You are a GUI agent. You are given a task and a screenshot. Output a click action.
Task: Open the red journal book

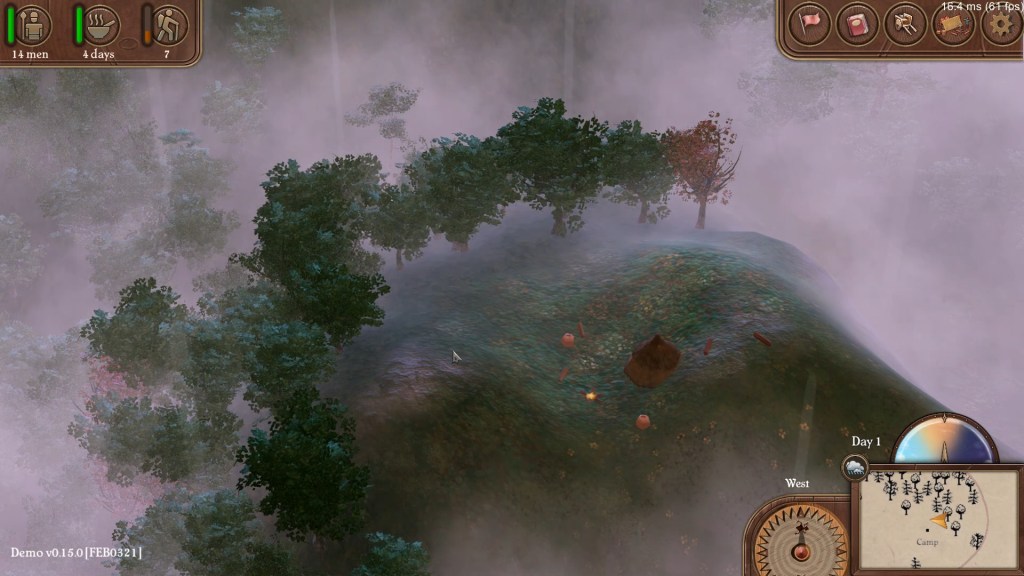point(857,25)
